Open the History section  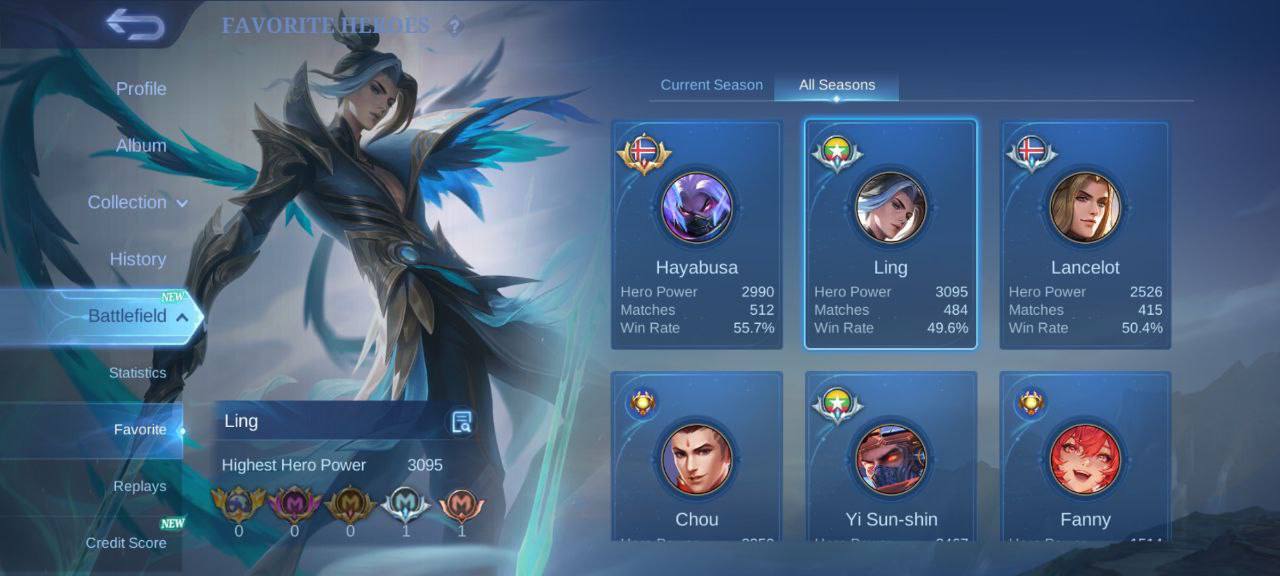[x=138, y=260]
